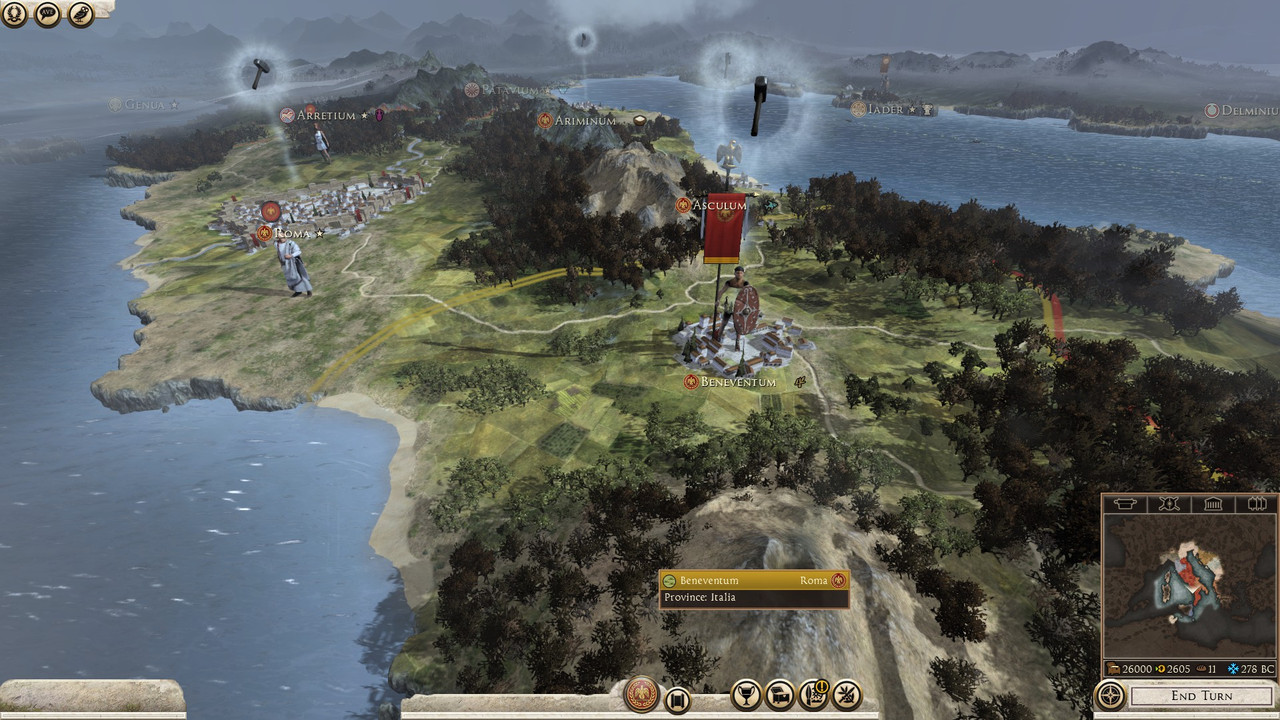
Task: Open the AVE speech bubble chat
Action: click(x=47, y=14)
